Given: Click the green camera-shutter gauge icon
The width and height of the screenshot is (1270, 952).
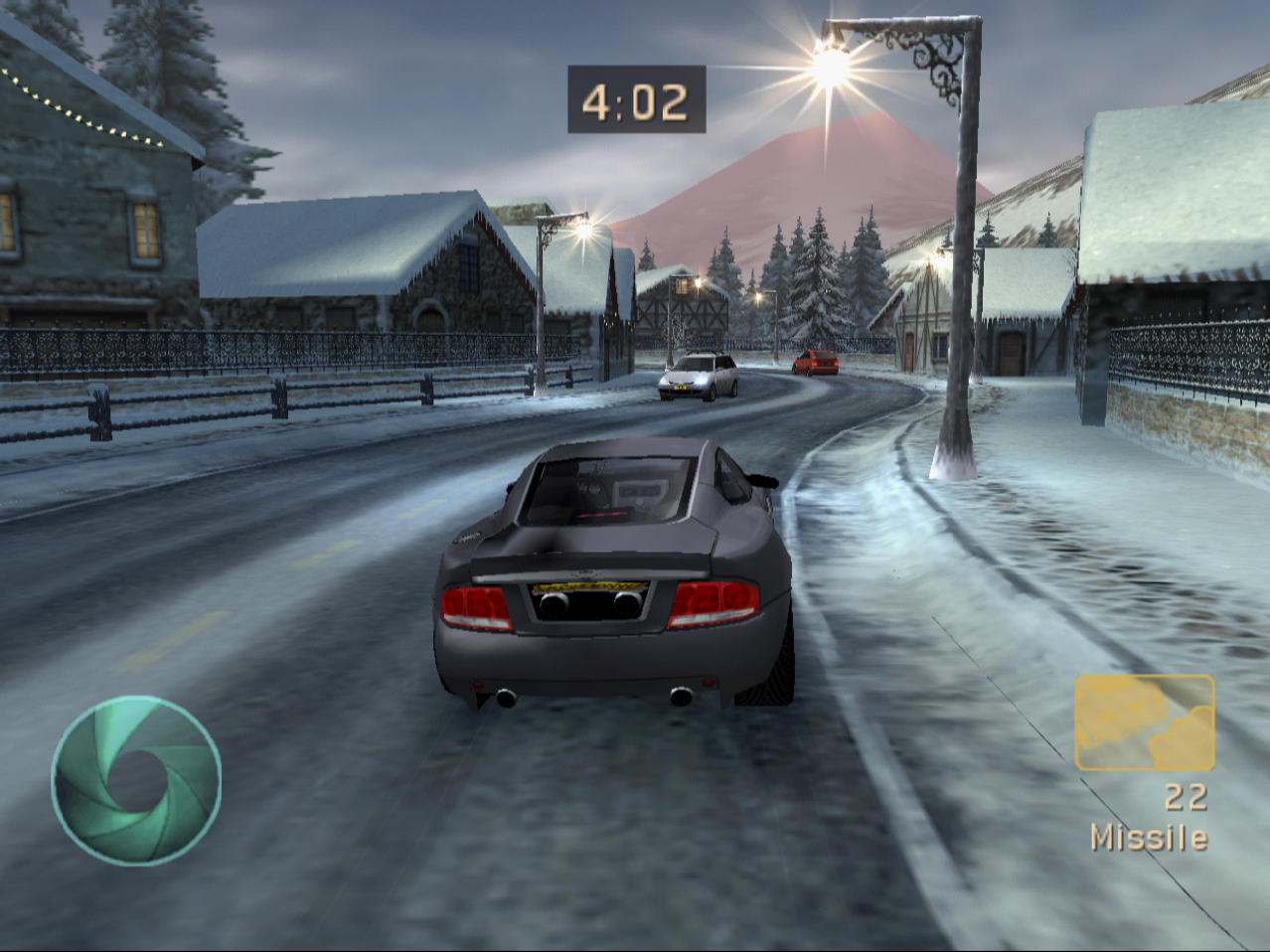Looking at the screenshot, I should click(136, 780).
